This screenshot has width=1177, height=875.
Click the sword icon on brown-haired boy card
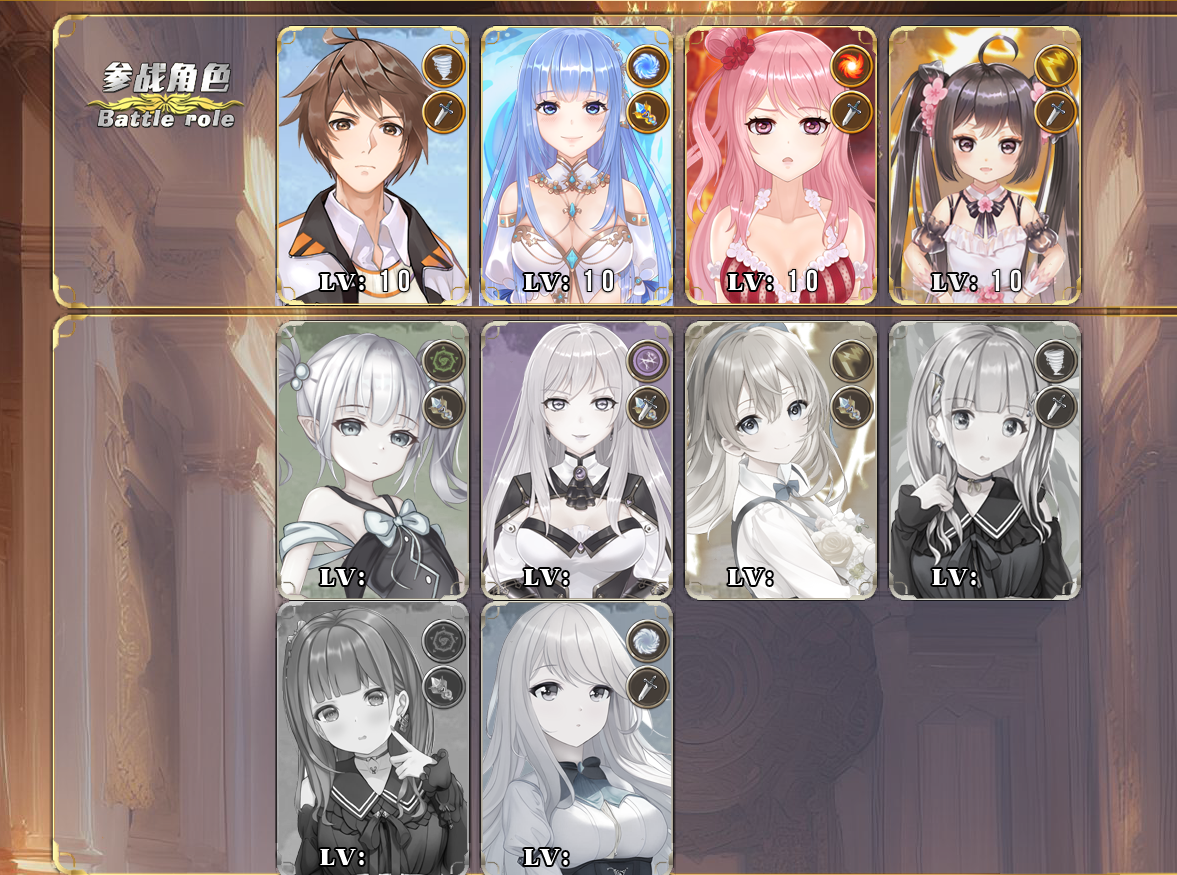(x=443, y=112)
